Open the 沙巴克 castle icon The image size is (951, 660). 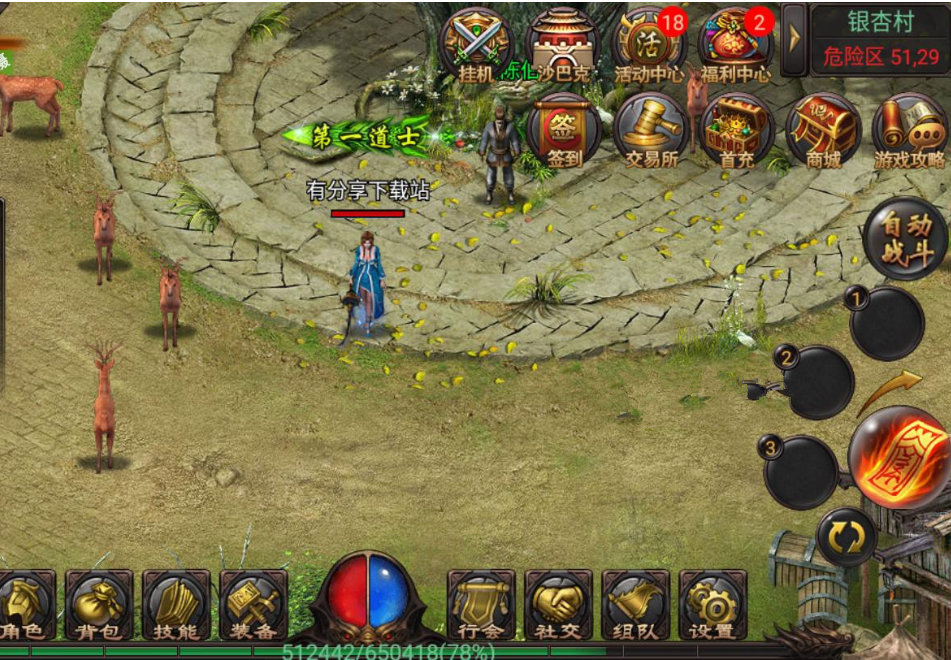pyautogui.click(x=562, y=44)
